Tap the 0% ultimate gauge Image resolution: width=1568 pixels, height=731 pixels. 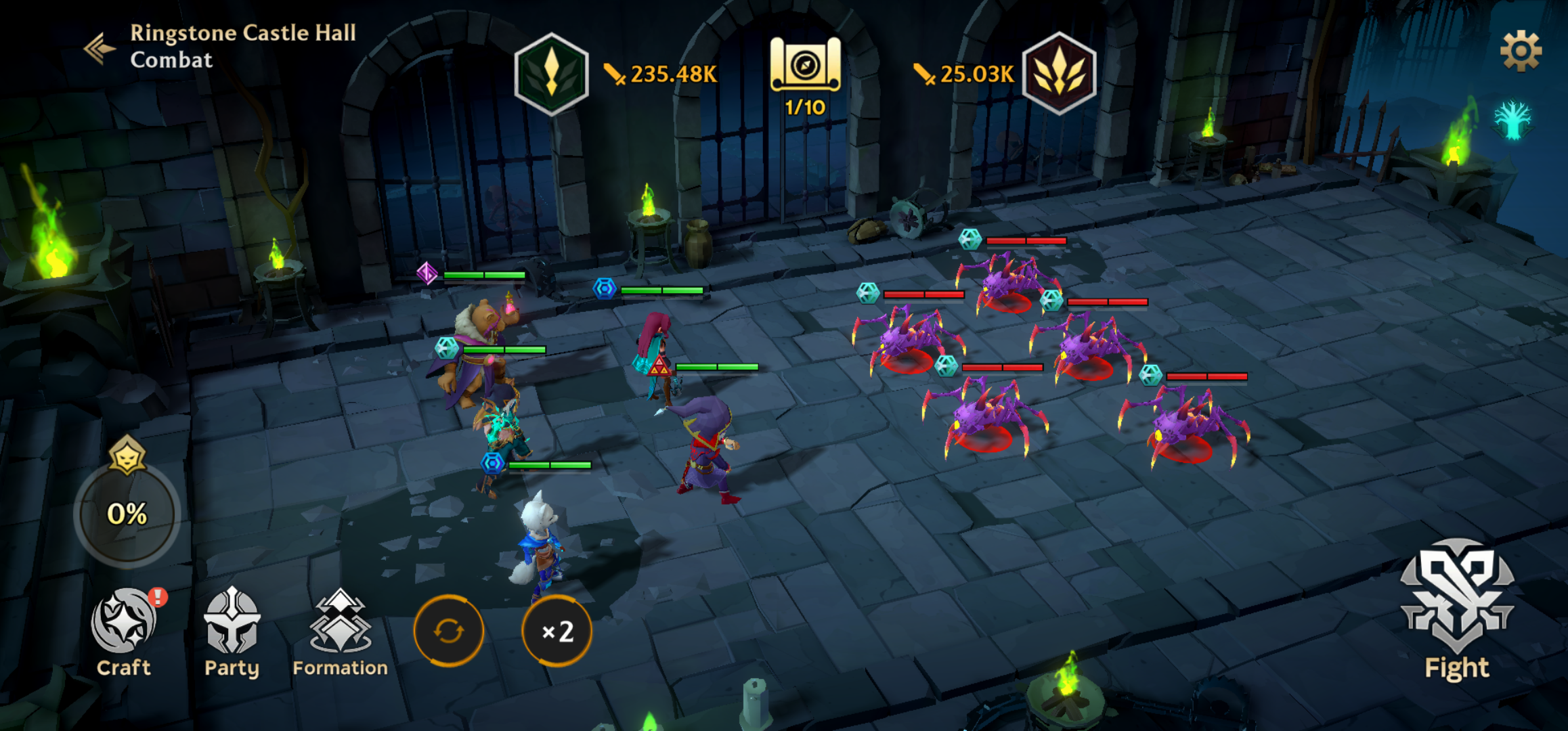click(x=127, y=513)
